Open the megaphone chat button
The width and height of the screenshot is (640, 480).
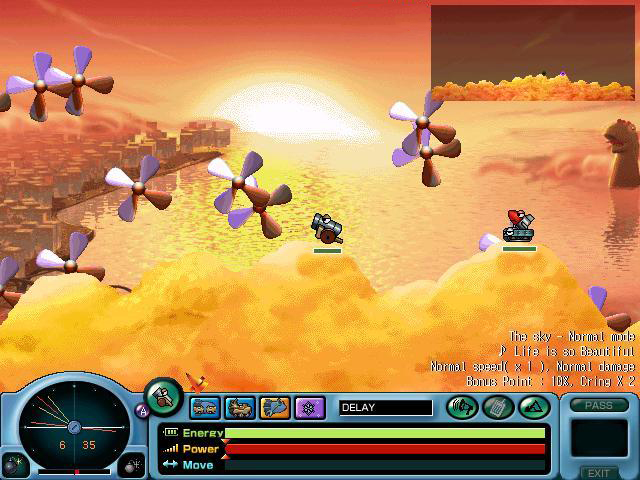(463, 406)
